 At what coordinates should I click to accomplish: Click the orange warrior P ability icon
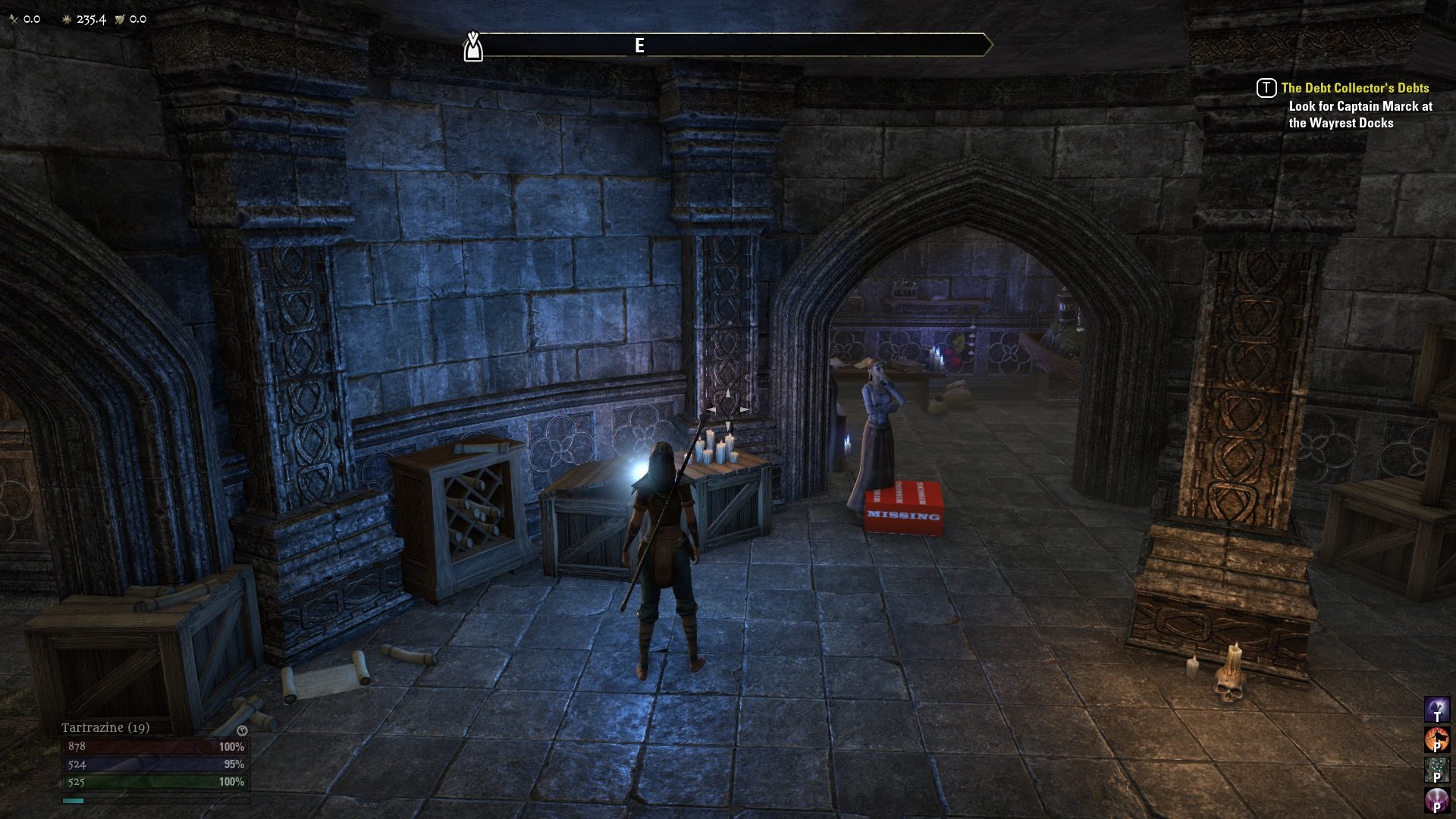tap(1436, 740)
